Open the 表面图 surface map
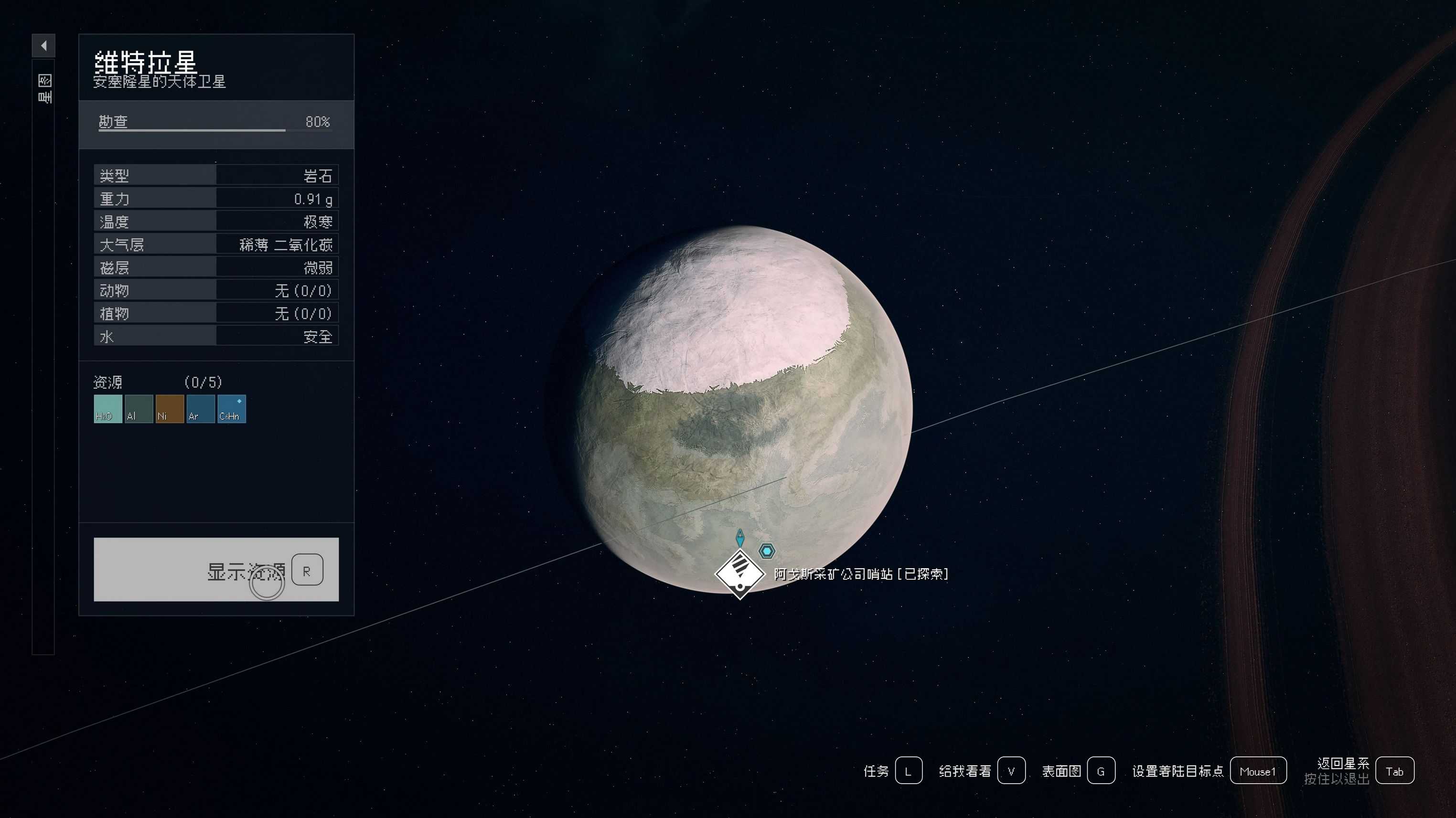1456x818 pixels. 1101,771
